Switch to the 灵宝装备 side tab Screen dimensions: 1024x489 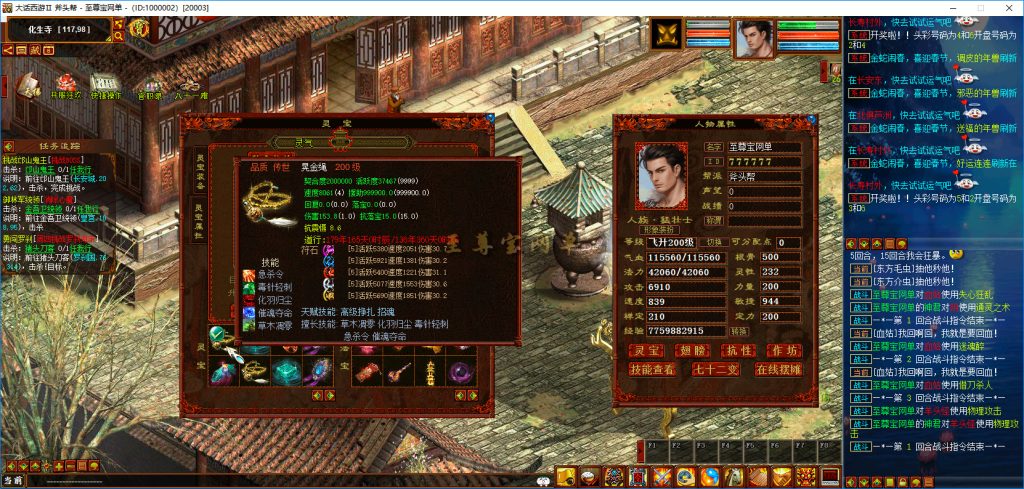[x=200, y=171]
